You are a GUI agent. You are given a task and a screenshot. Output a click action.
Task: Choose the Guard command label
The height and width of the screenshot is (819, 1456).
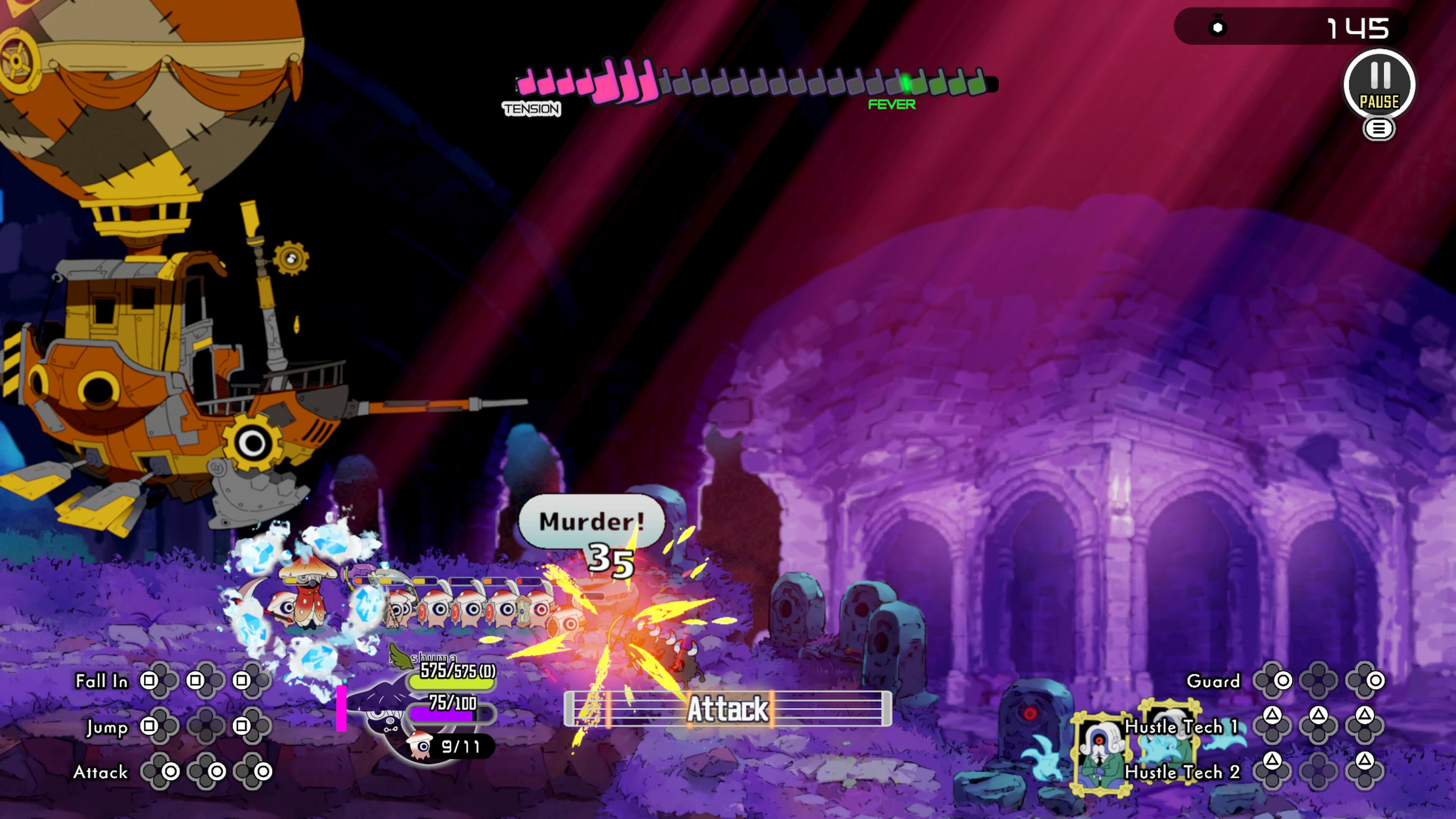click(1213, 681)
